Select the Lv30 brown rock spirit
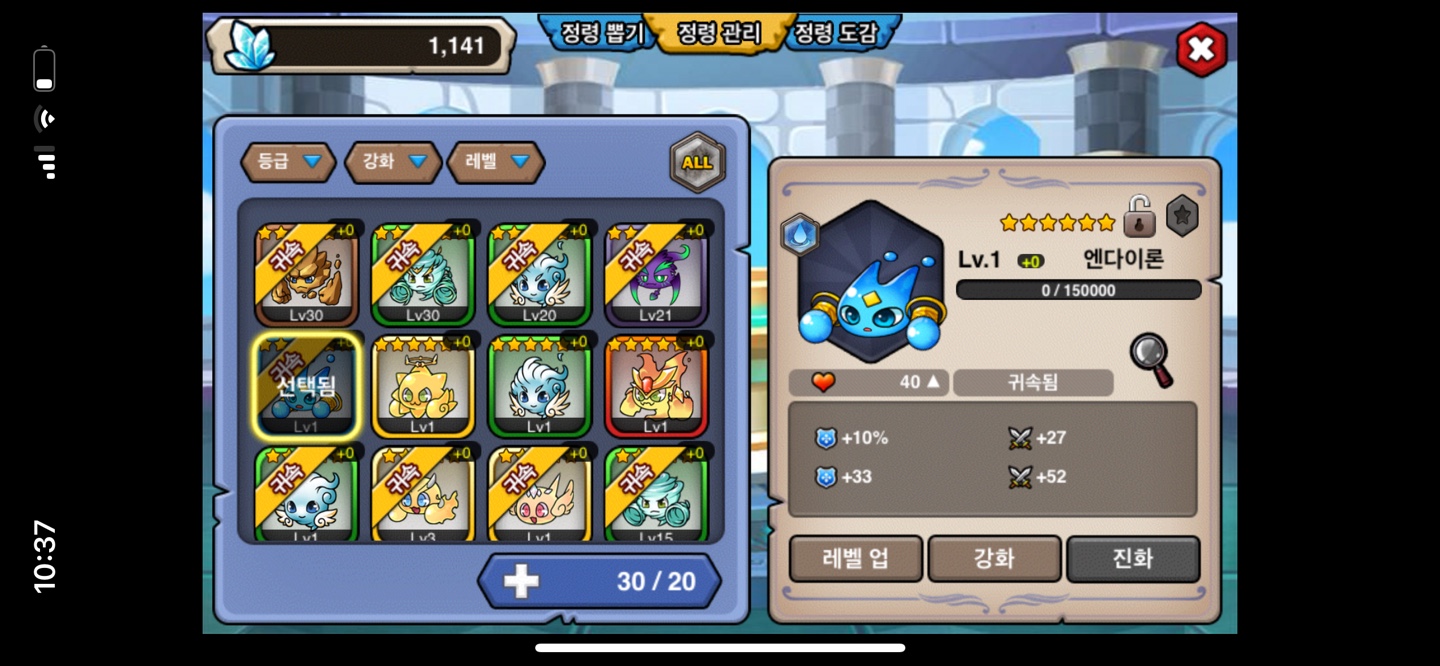Viewport: 1440px width, 666px height. point(306,274)
